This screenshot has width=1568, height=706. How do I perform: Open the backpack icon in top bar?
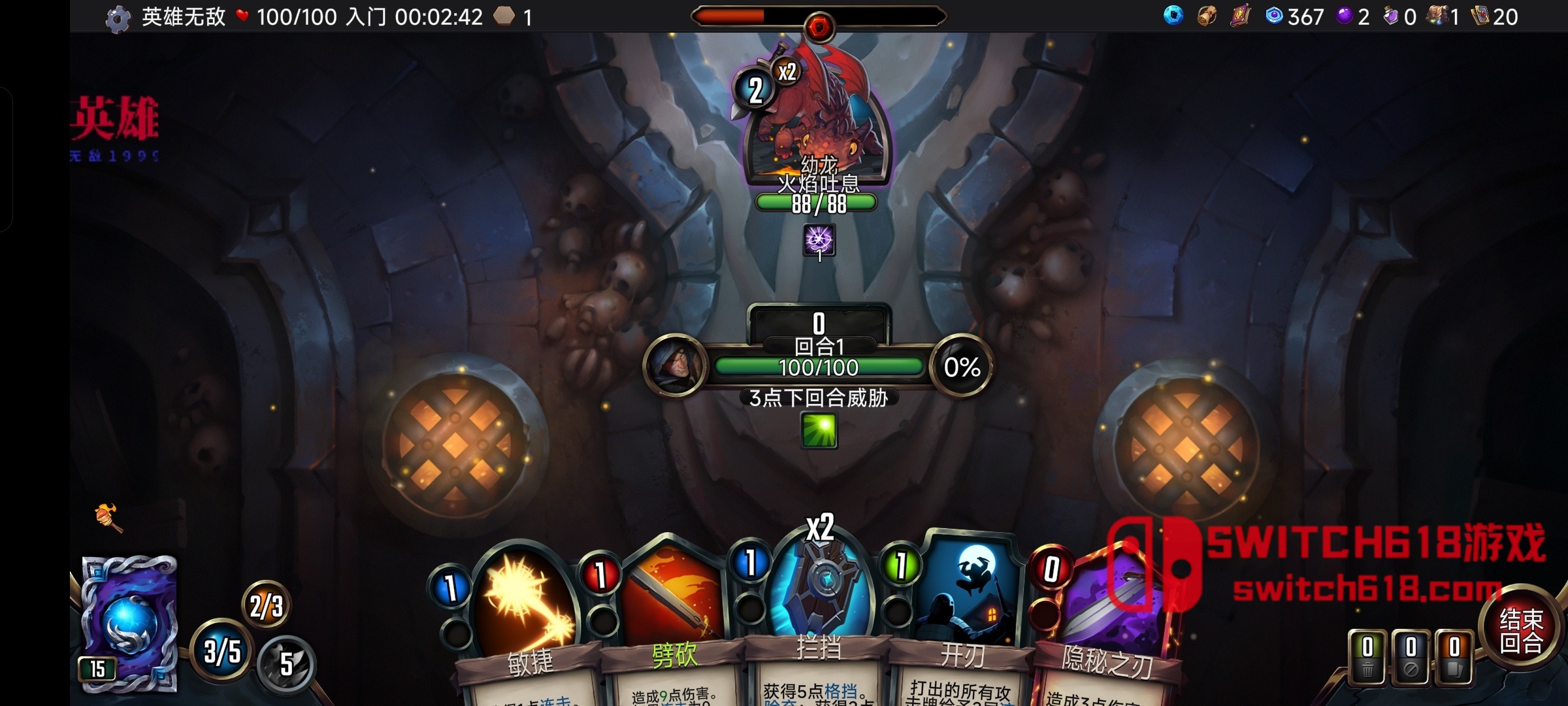coord(1437,16)
